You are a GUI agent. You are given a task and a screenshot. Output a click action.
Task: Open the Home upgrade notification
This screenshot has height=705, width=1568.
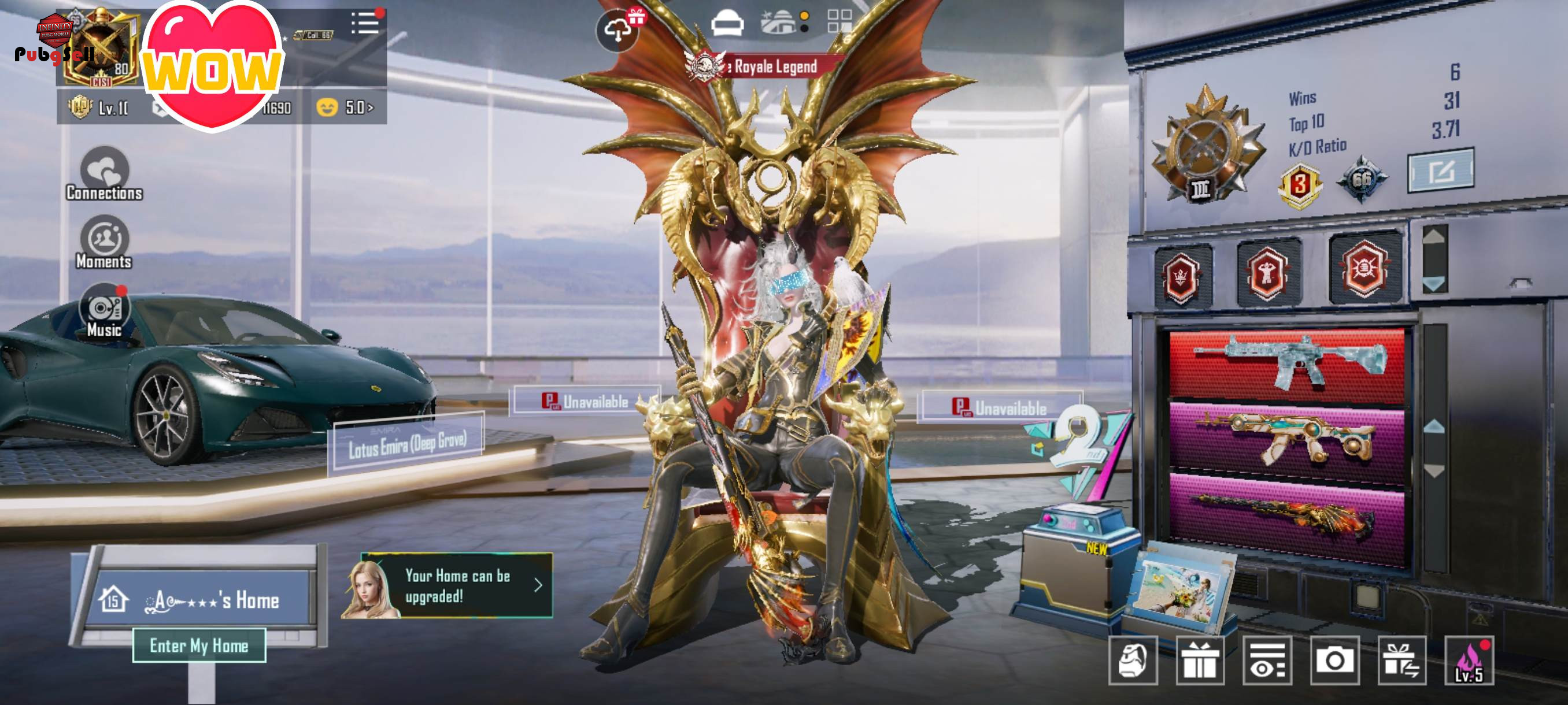tap(457, 585)
